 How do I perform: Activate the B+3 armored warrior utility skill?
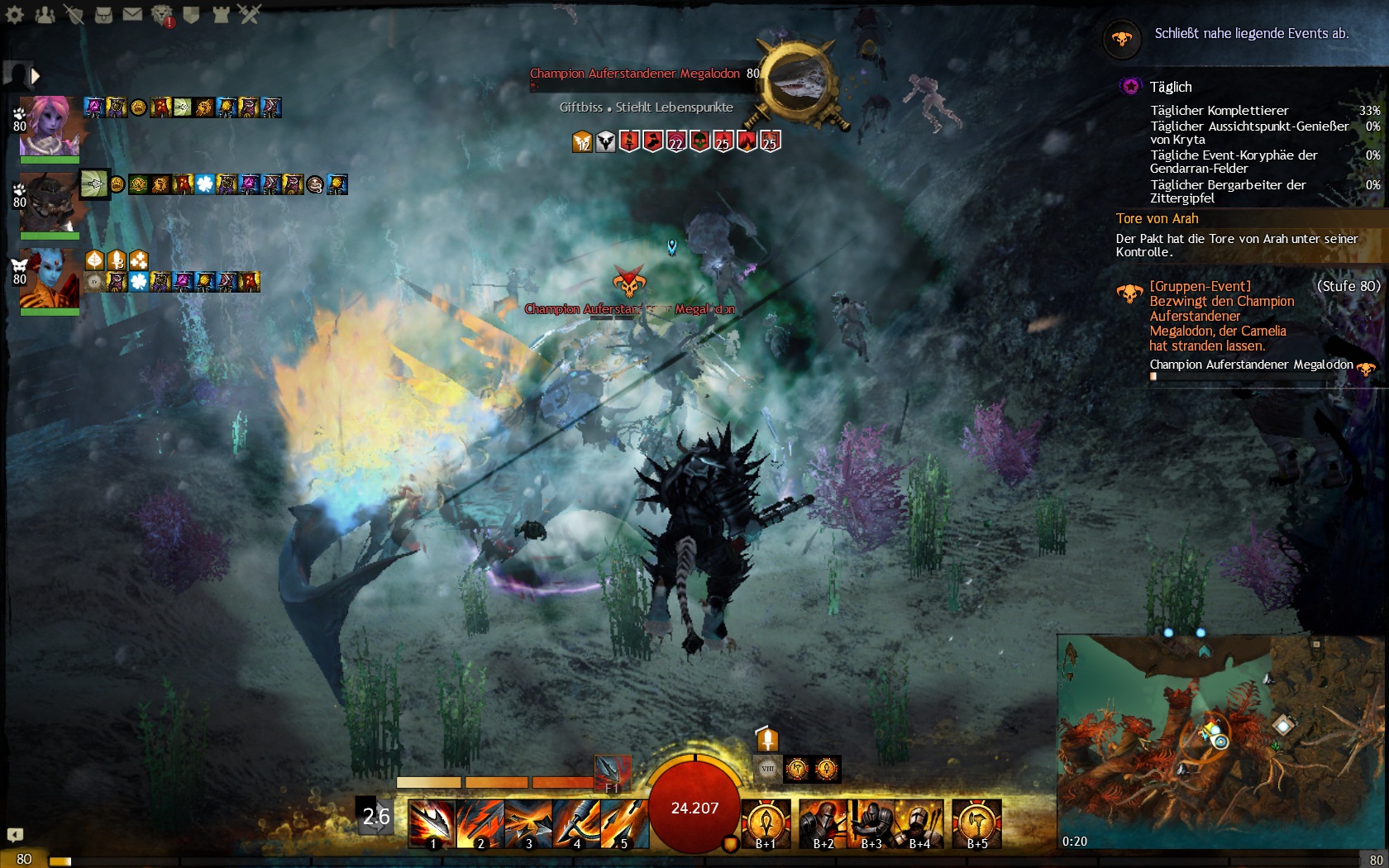click(x=871, y=823)
